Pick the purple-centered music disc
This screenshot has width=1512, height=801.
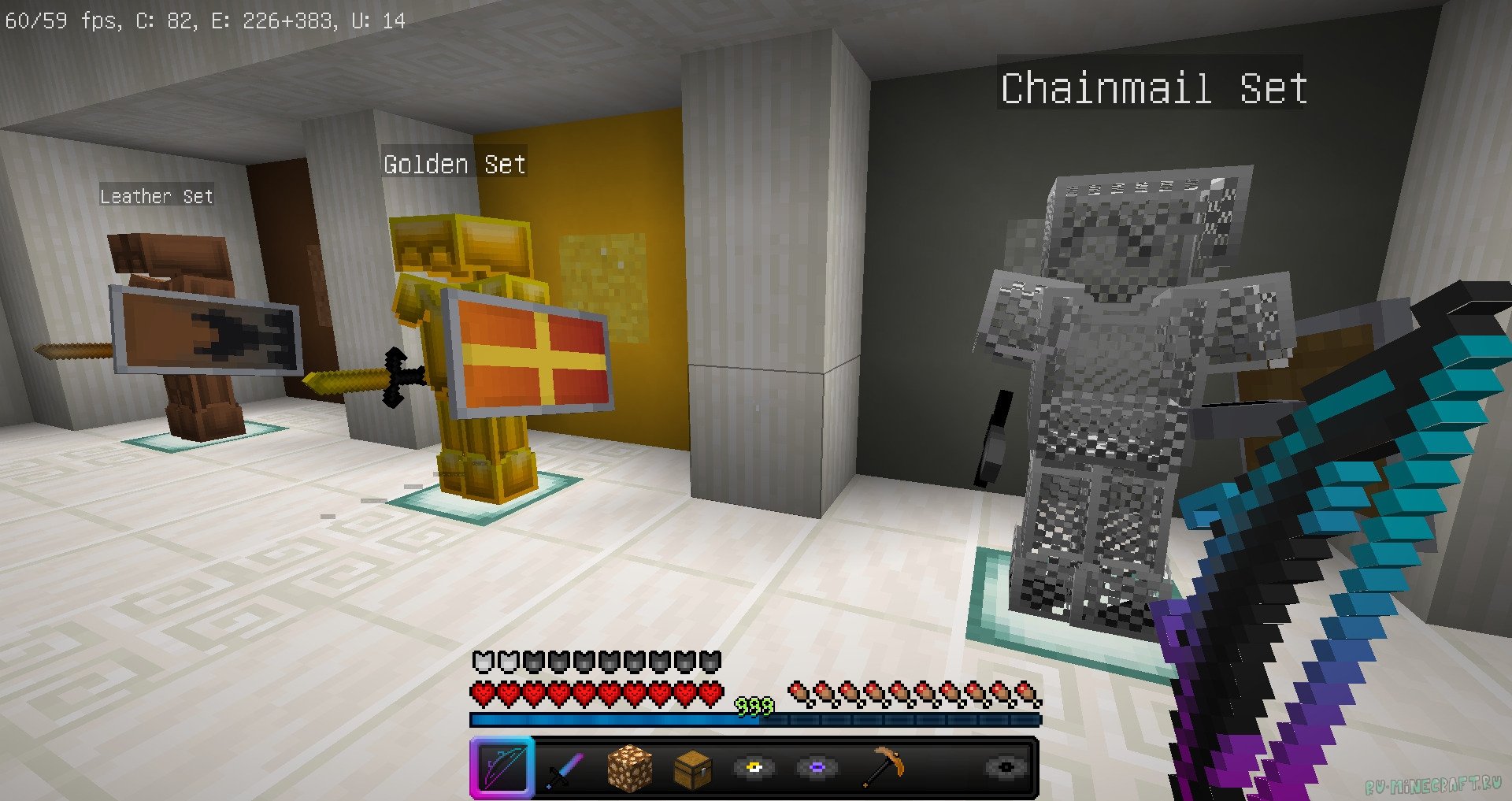point(817,767)
